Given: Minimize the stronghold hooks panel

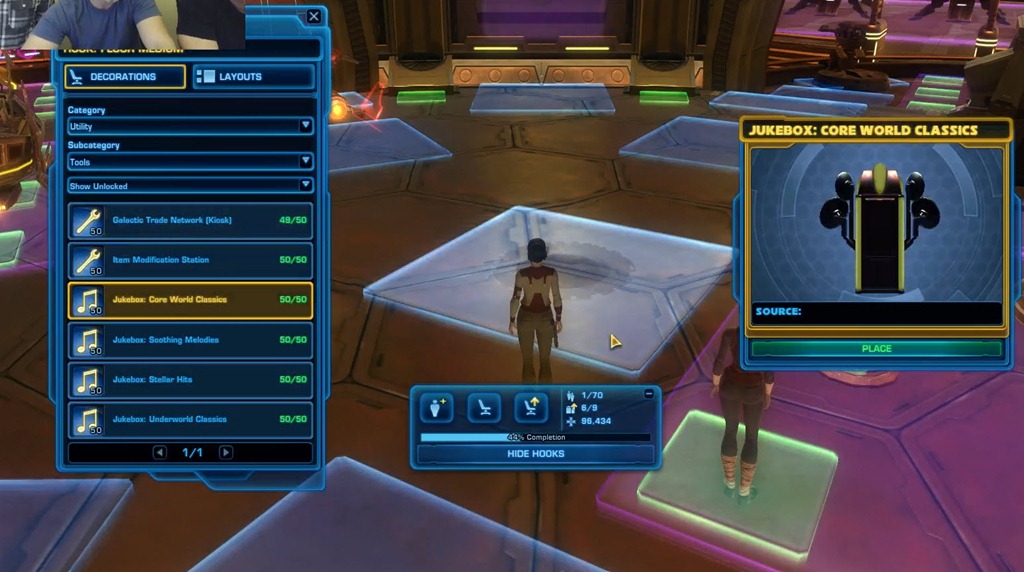Looking at the screenshot, I should (x=649, y=394).
